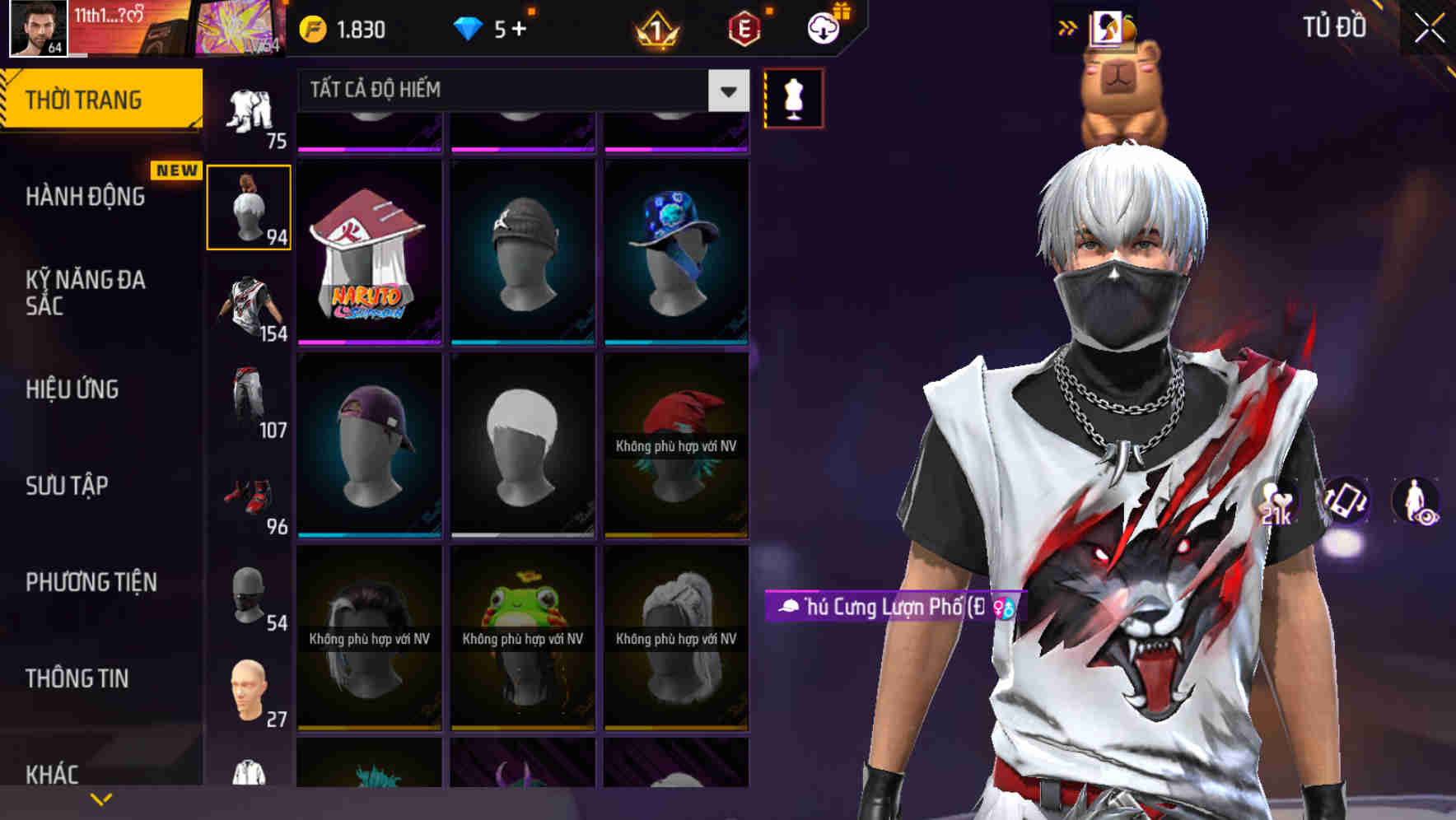Click the cloud download gift icon
The height and width of the screenshot is (820, 1456).
(x=824, y=27)
